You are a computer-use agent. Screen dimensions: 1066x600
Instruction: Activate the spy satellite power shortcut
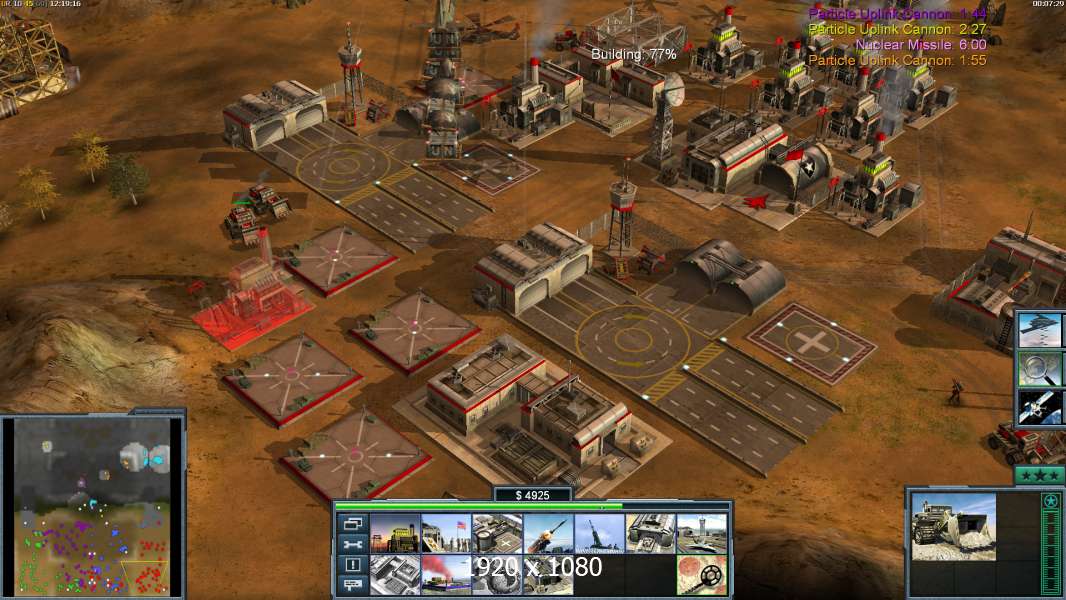coord(1040,407)
